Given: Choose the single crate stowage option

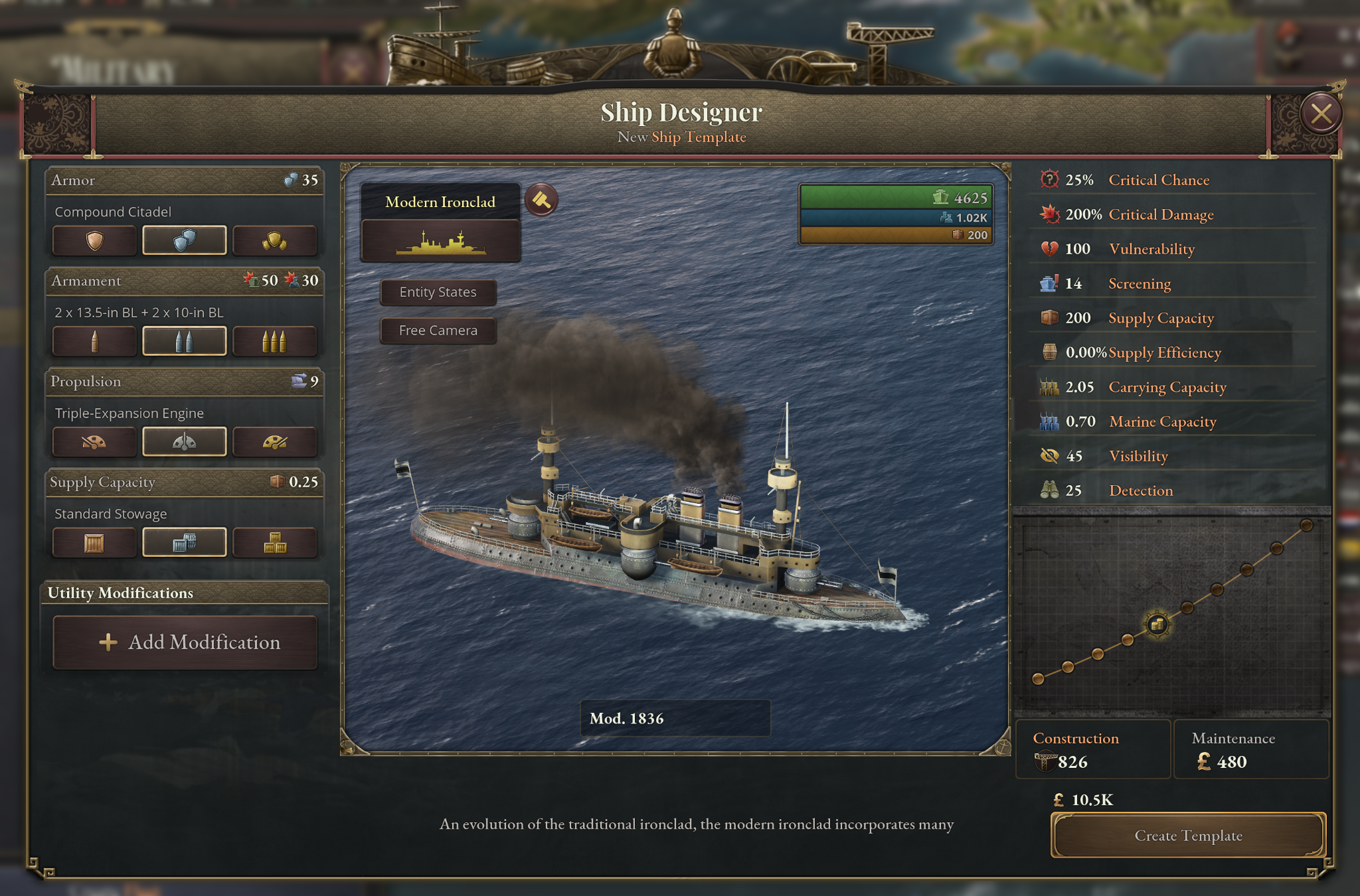Looking at the screenshot, I should click(95, 543).
